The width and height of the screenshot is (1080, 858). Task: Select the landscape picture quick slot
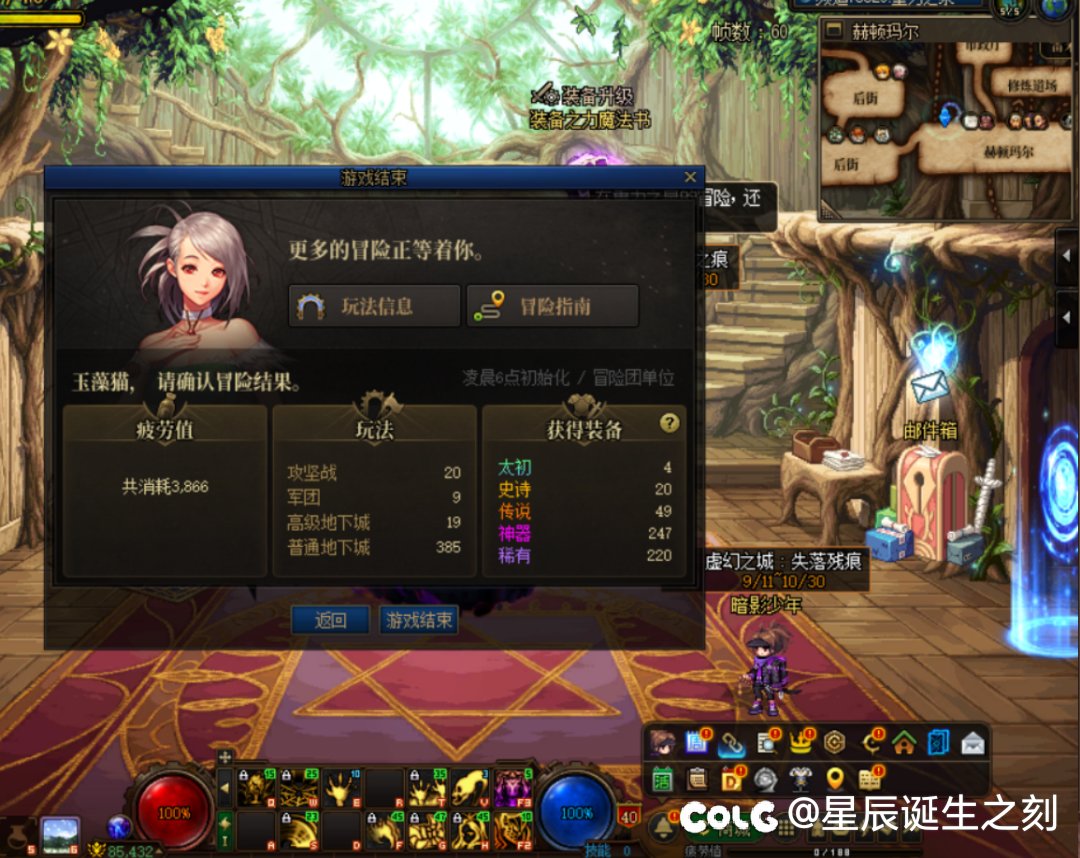60,834
